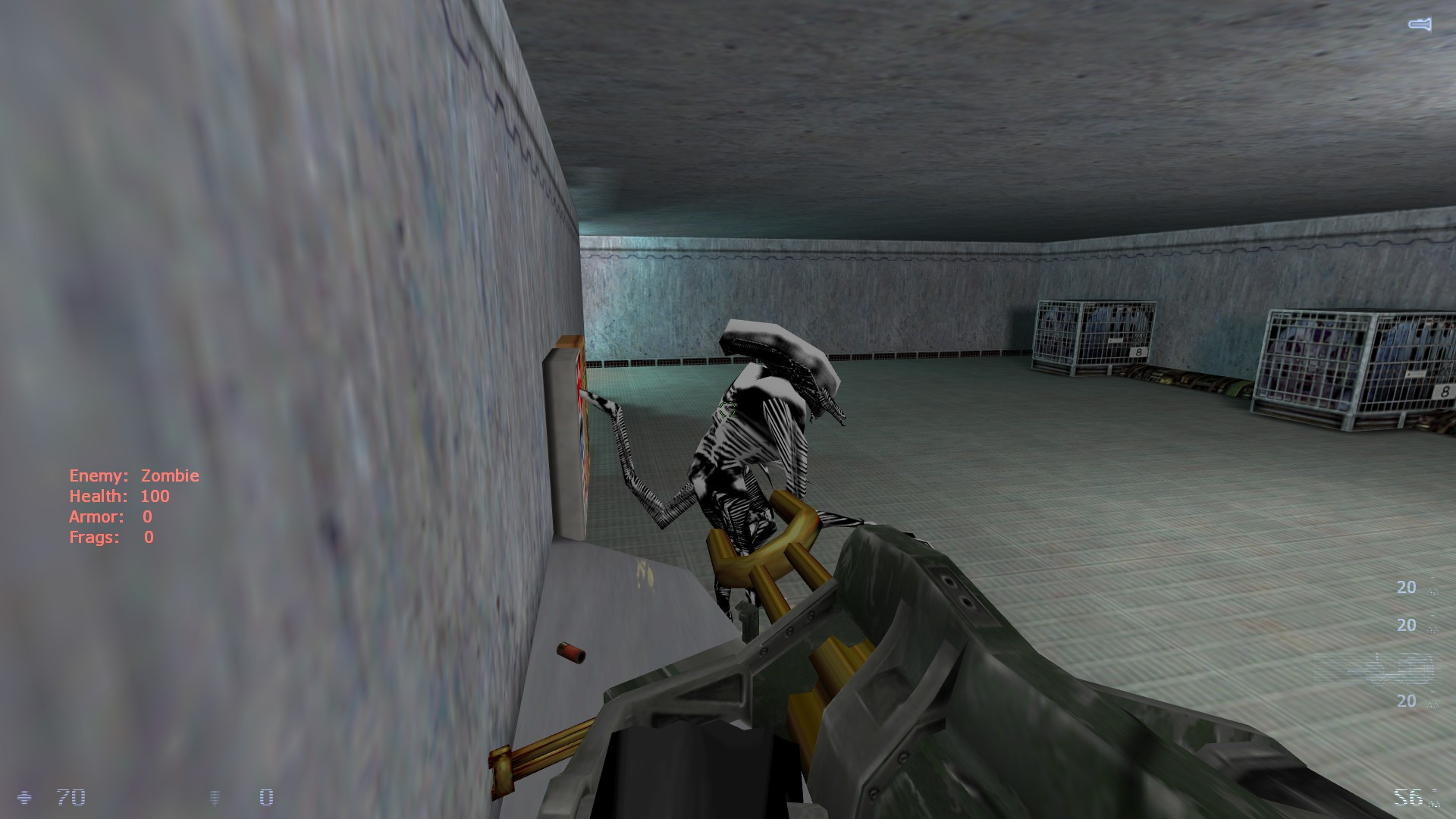Click the armor shield icon beside the zero

point(214,797)
